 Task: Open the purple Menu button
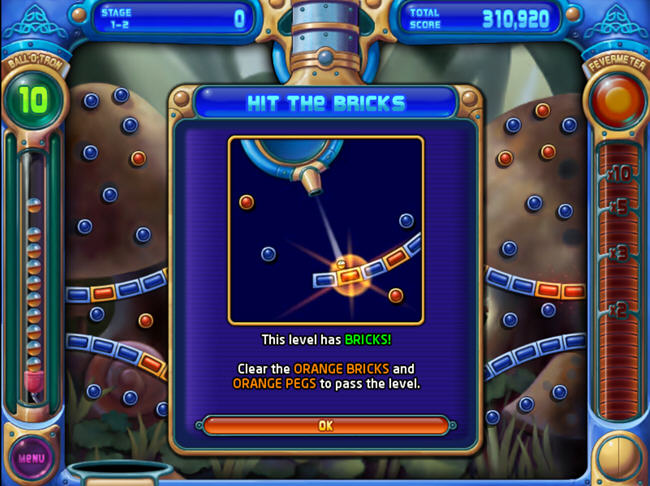pyautogui.click(x=32, y=458)
